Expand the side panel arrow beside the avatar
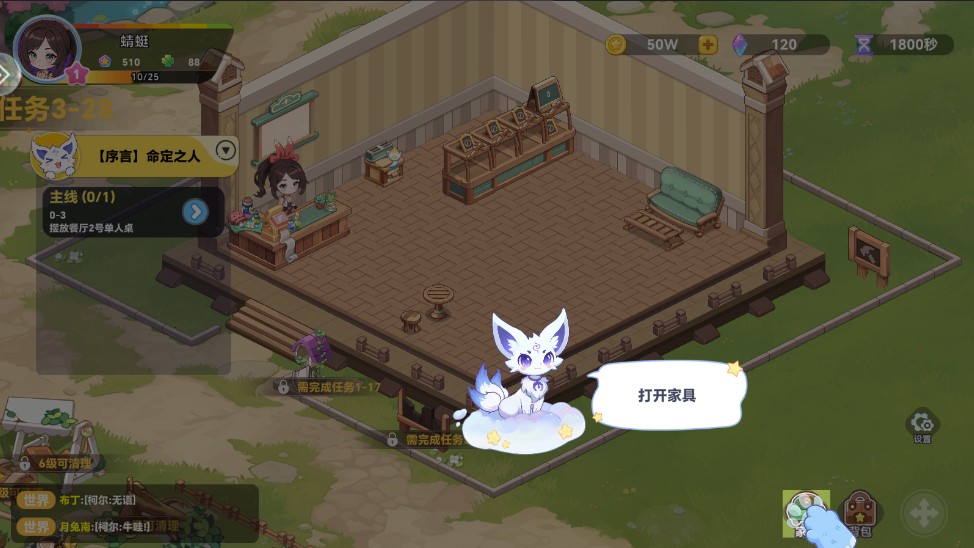 pos(6,72)
